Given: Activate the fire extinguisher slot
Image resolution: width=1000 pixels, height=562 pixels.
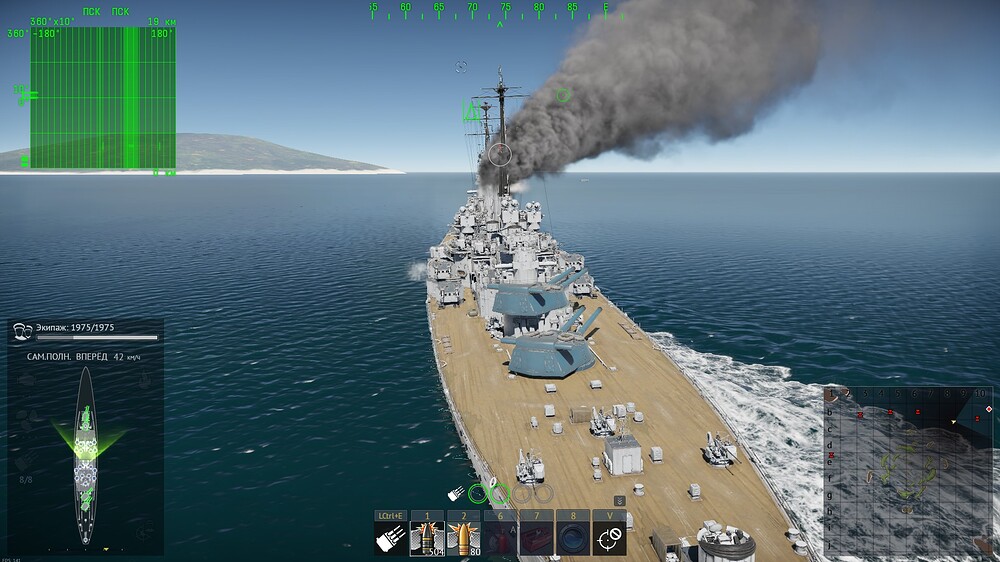Looking at the screenshot, I should (500, 538).
